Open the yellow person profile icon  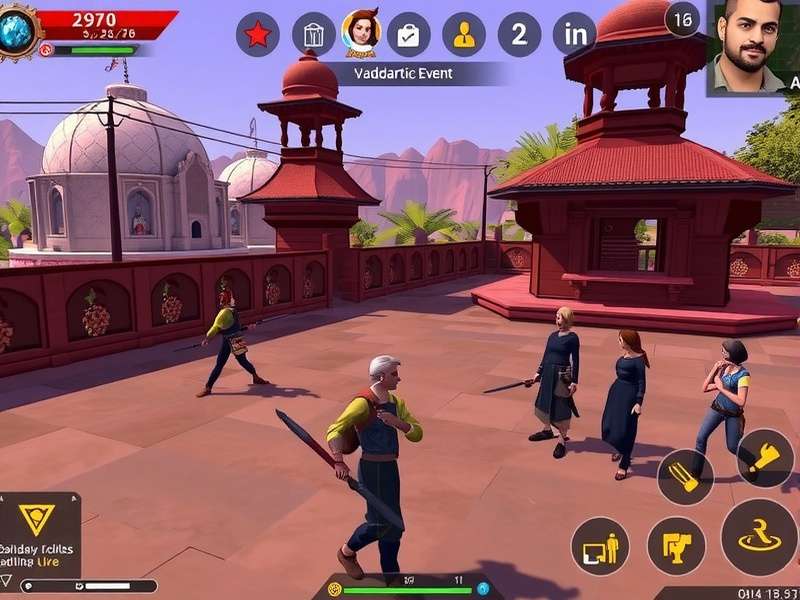[x=464, y=35]
